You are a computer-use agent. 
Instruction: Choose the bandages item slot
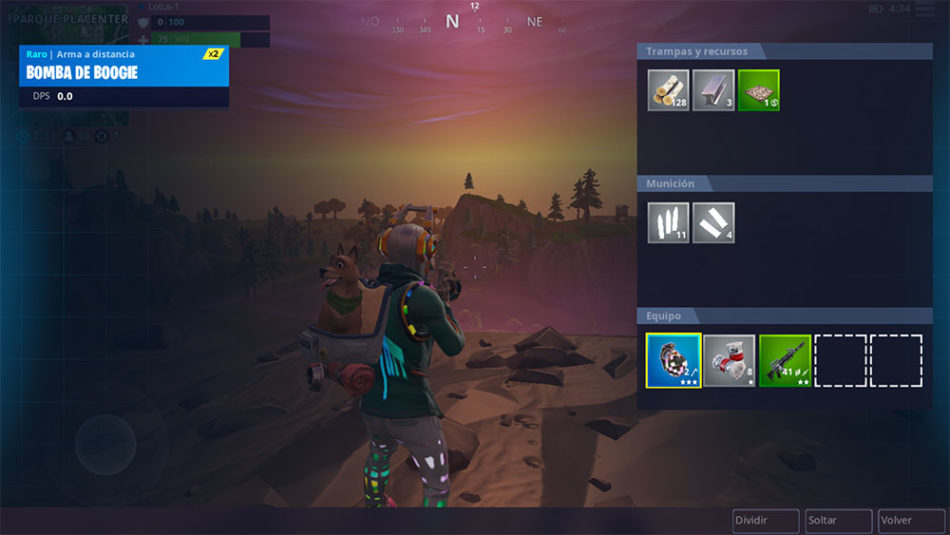729,361
